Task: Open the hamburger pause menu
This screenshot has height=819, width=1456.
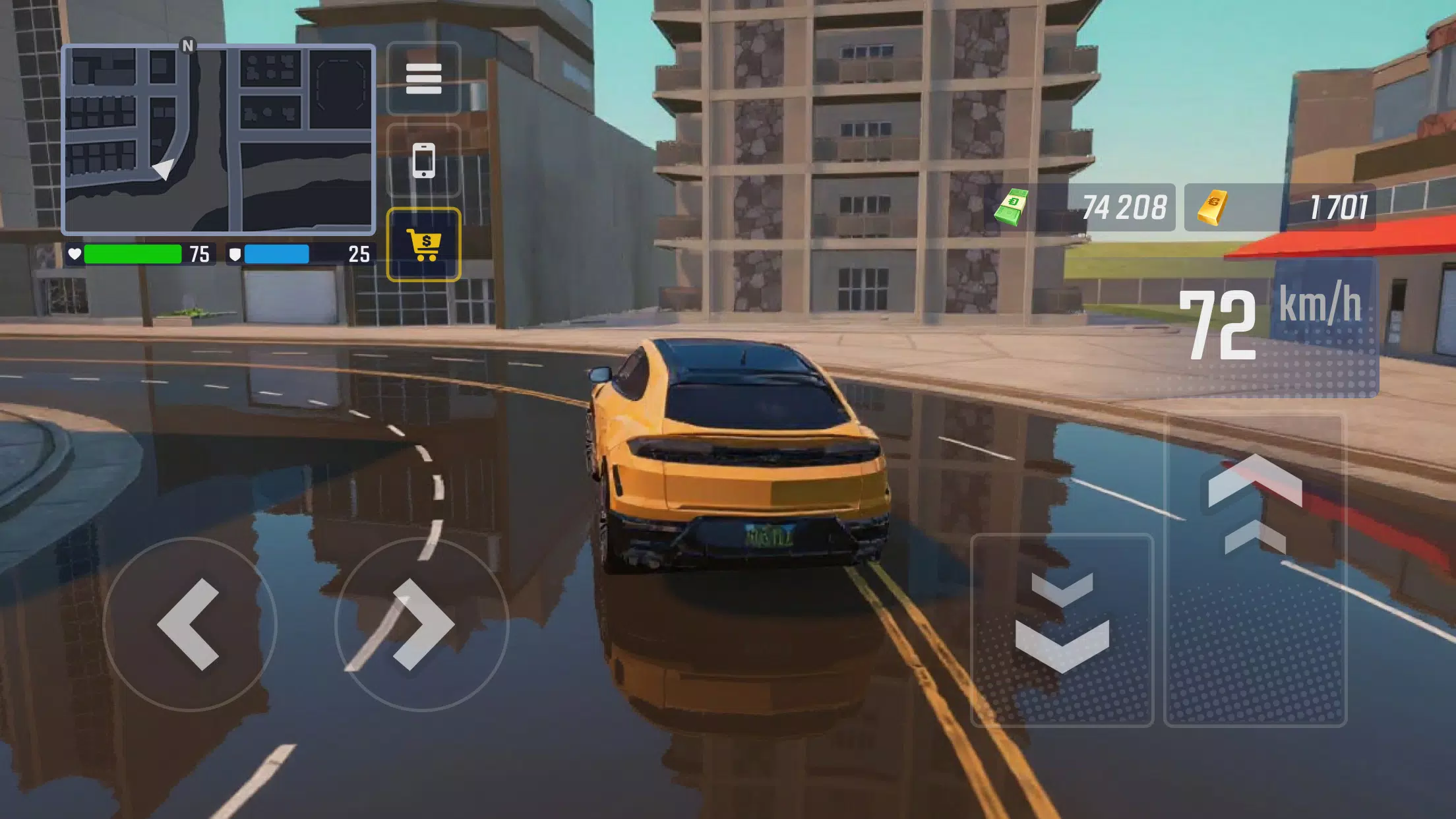Action: [x=424, y=78]
